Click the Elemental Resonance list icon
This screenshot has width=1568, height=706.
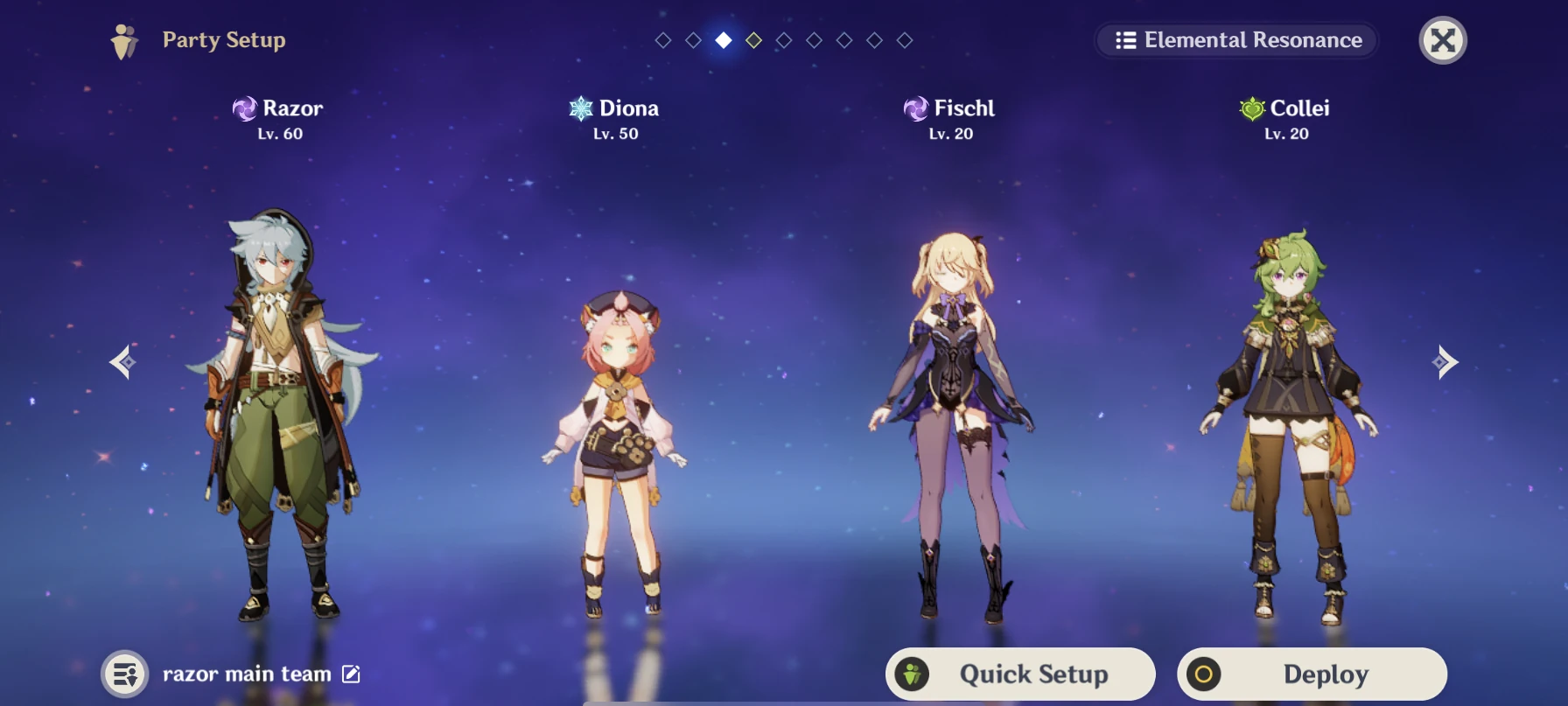tap(1124, 40)
